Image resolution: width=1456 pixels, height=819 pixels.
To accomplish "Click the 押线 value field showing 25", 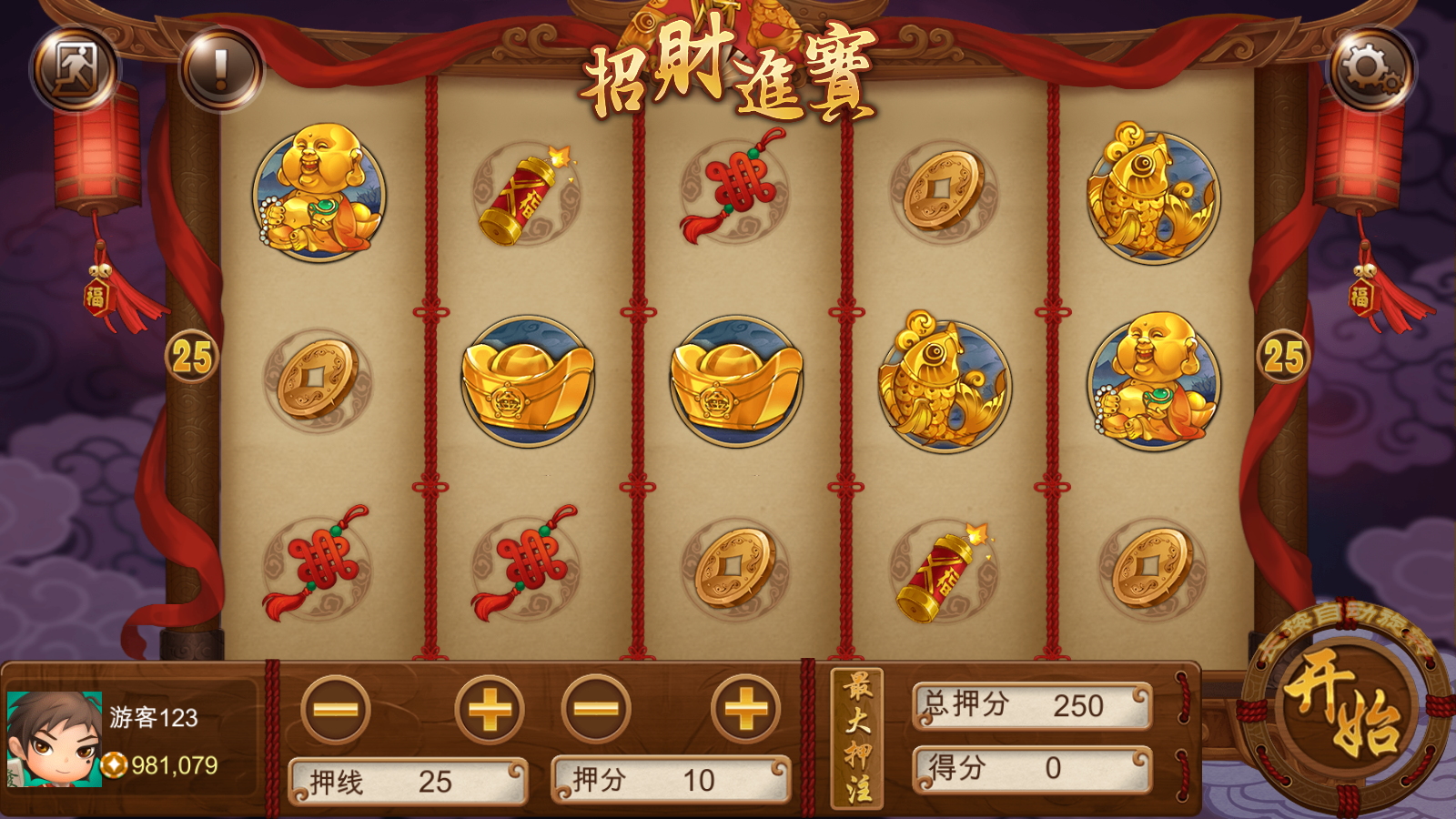I will pyautogui.click(x=408, y=781).
